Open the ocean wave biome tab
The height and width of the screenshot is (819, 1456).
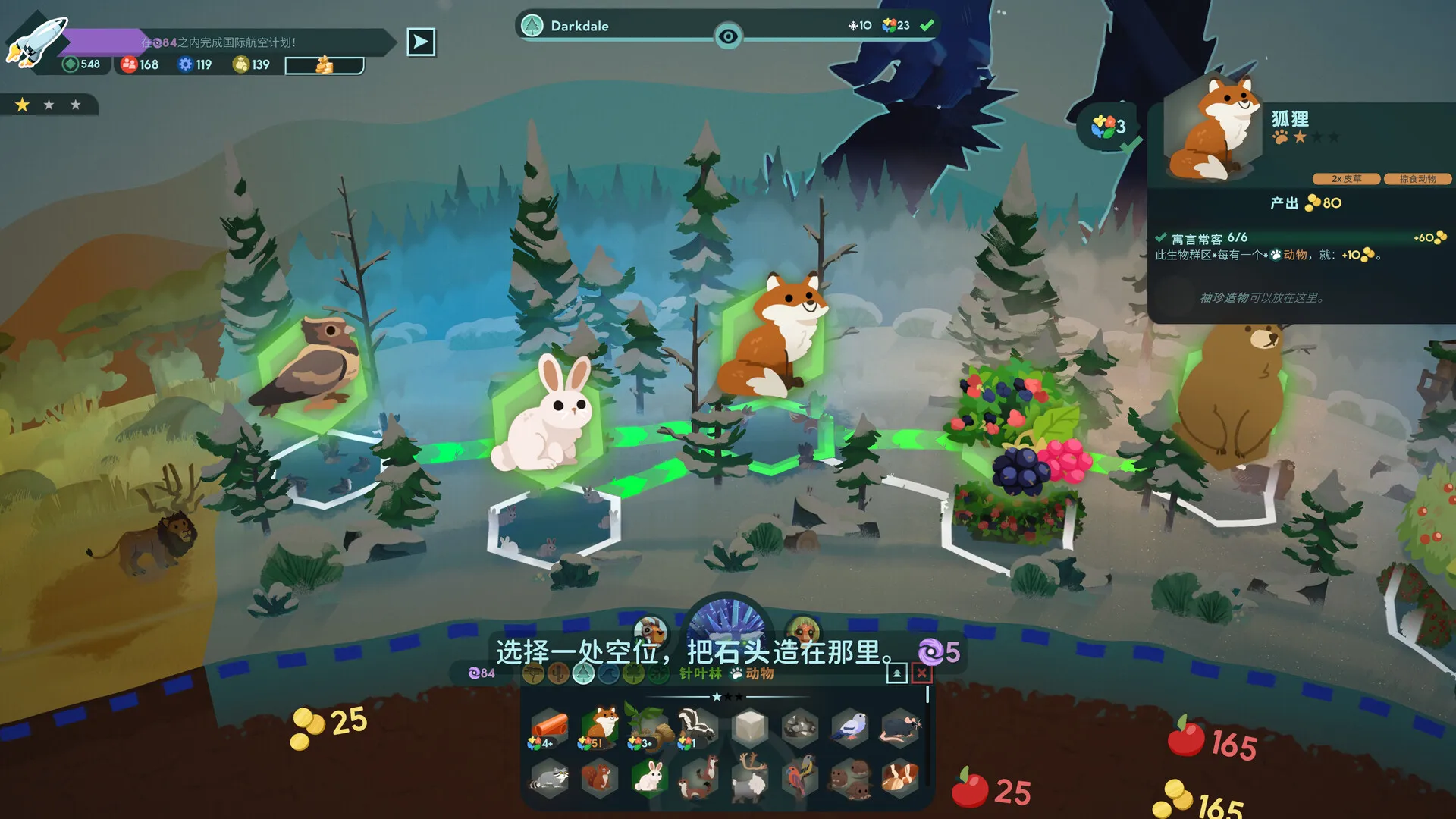coord(607,673)
